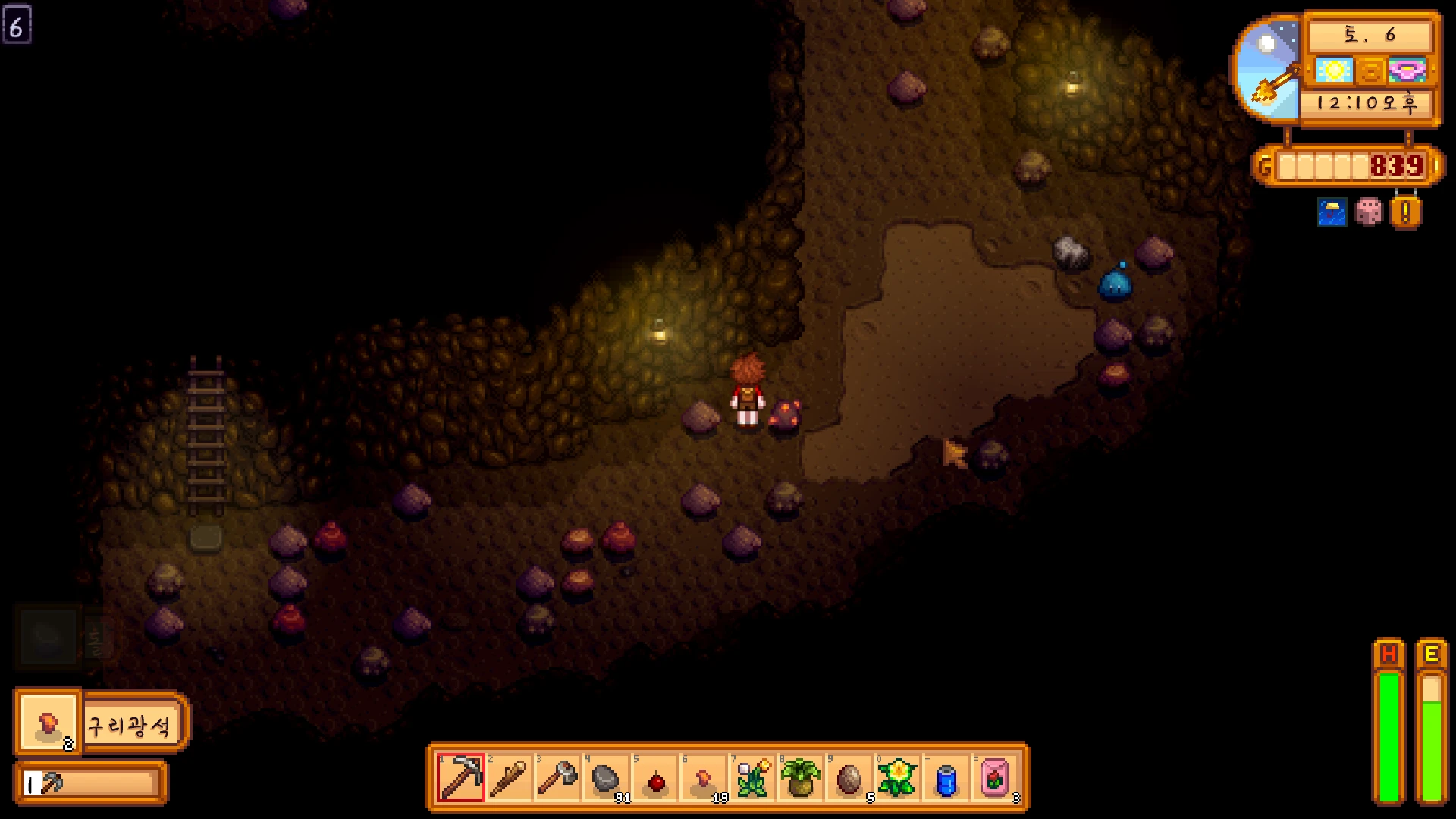
Task: Equip the wooden club weapon slot
Action: (x=509, y=777)
